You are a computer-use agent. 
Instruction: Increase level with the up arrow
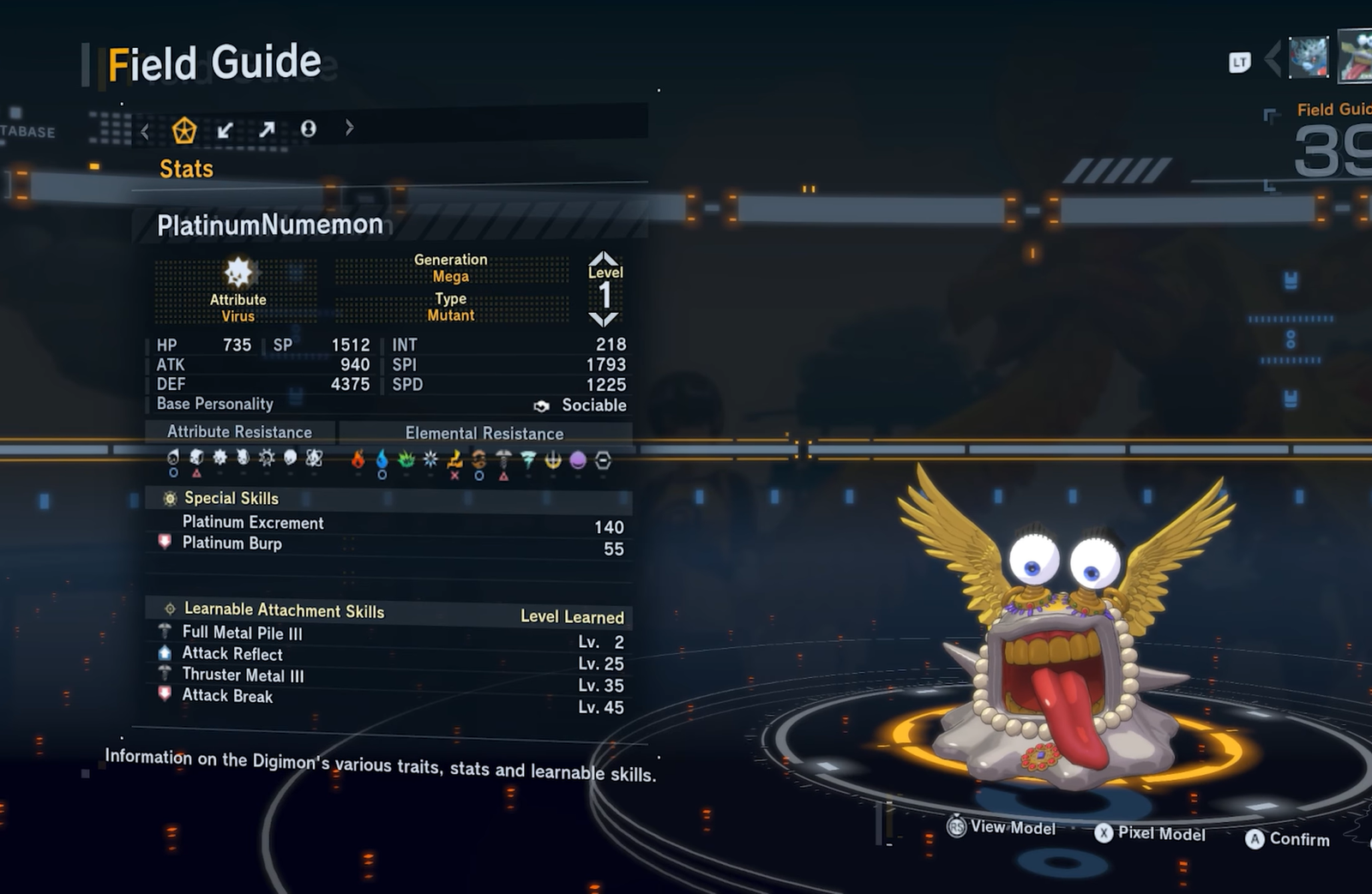[604, 258]
